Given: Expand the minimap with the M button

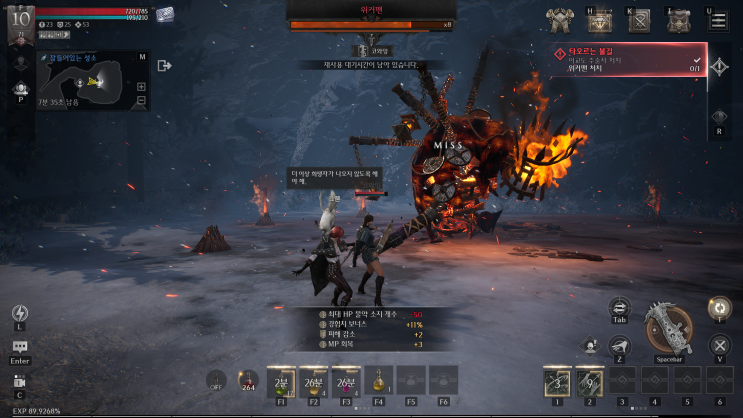Looking at the screenshot, I should 142,57.
